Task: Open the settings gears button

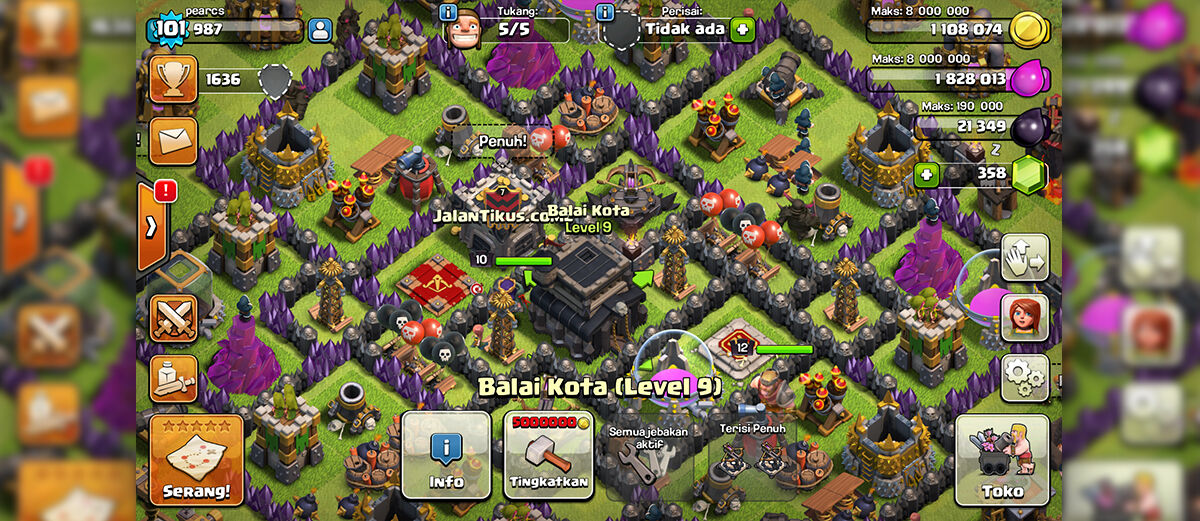Action: (1024, 377)
